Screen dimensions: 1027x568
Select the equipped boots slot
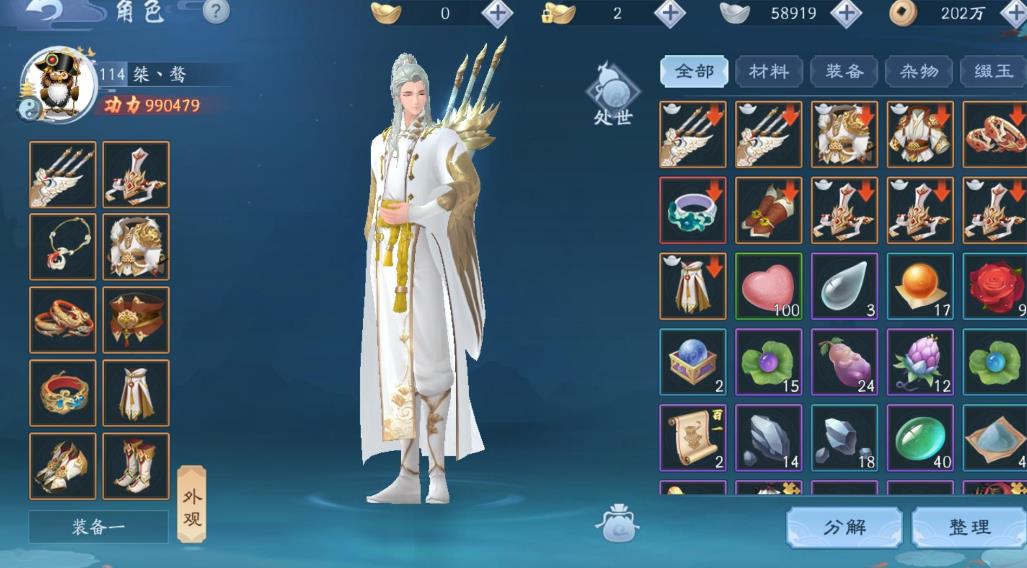136,465
